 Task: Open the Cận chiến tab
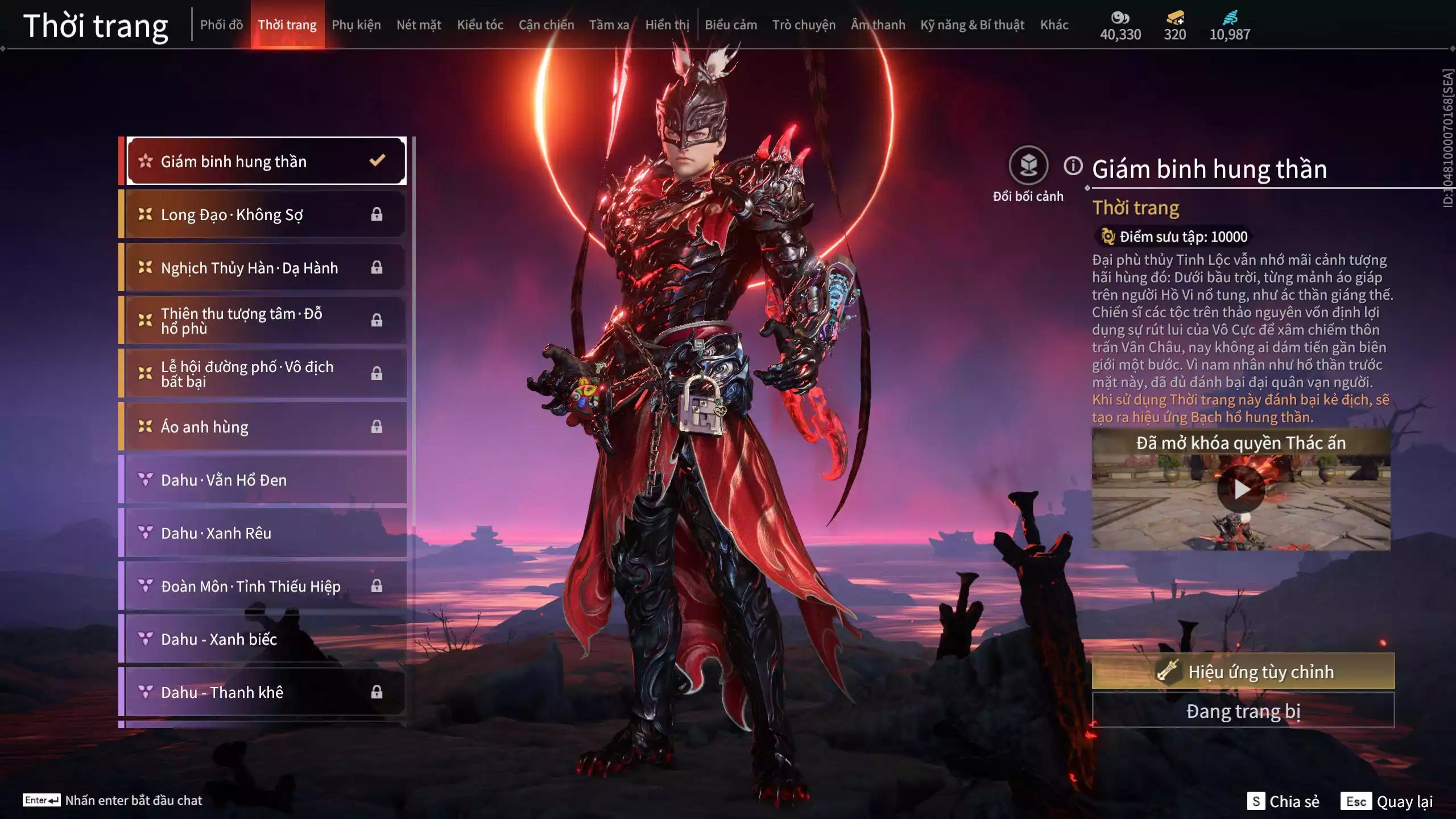coord(546,25)
